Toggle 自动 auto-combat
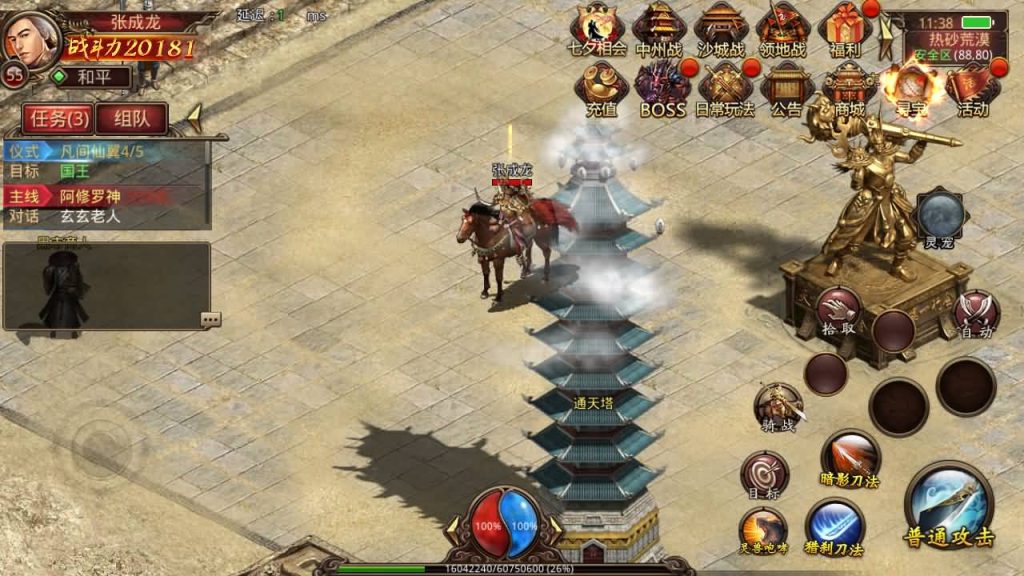This screenshot has height=576, width=1024. (974, 312)
